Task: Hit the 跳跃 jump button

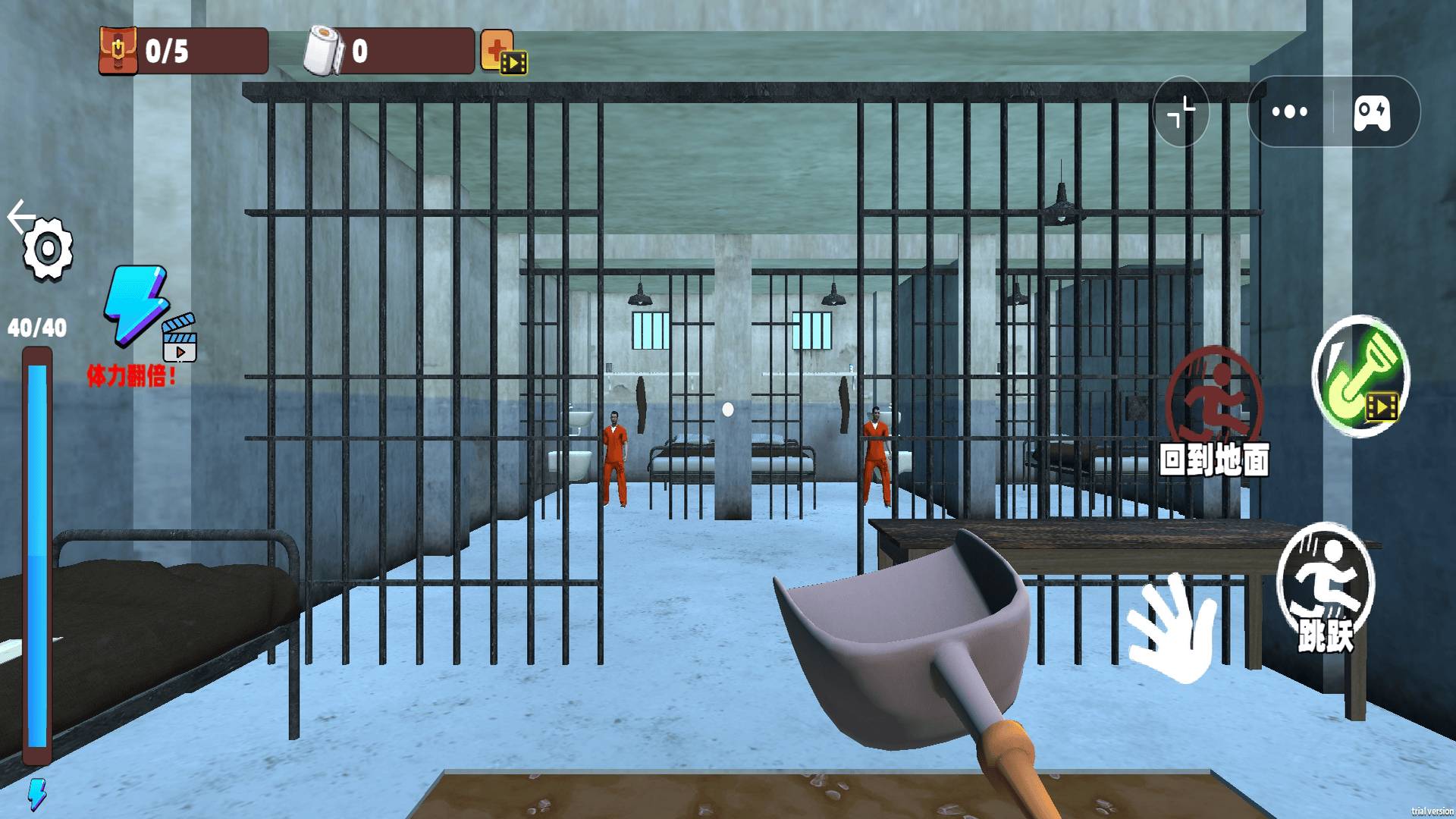Action: point(1326,588)
